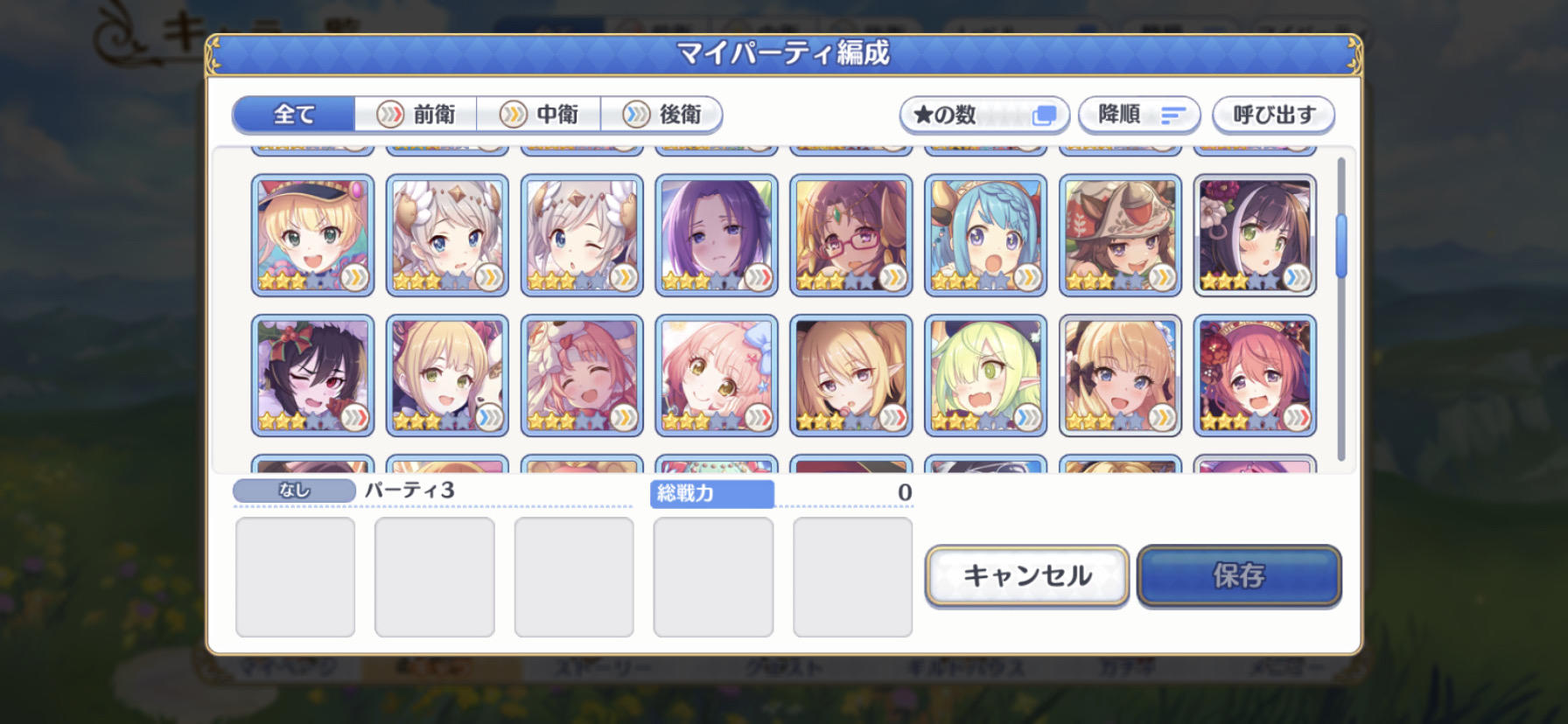Select the elf character with green hair

click(x=986, y=374)
